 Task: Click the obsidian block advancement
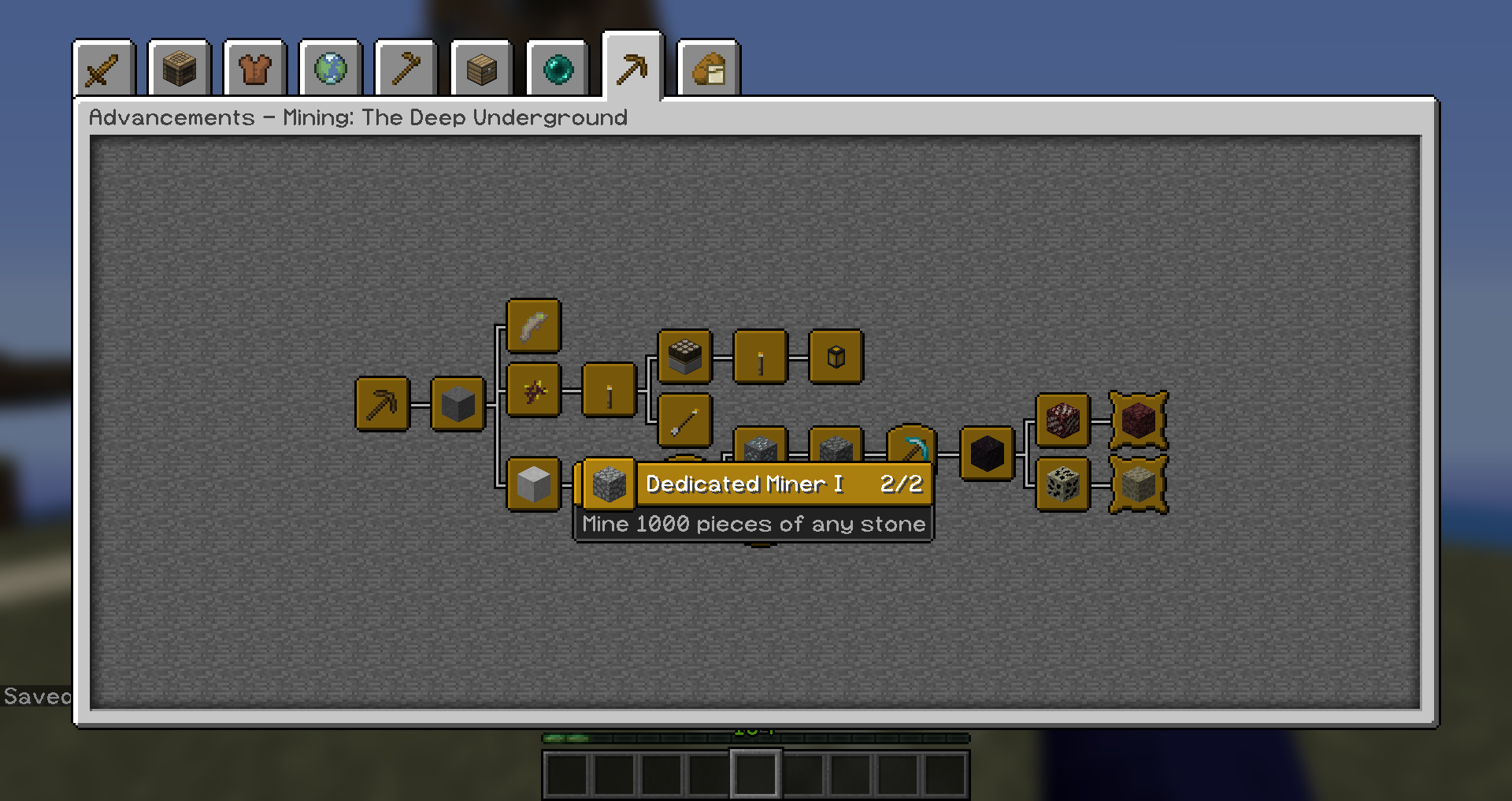pyautogui.click(x=987, y=454)
